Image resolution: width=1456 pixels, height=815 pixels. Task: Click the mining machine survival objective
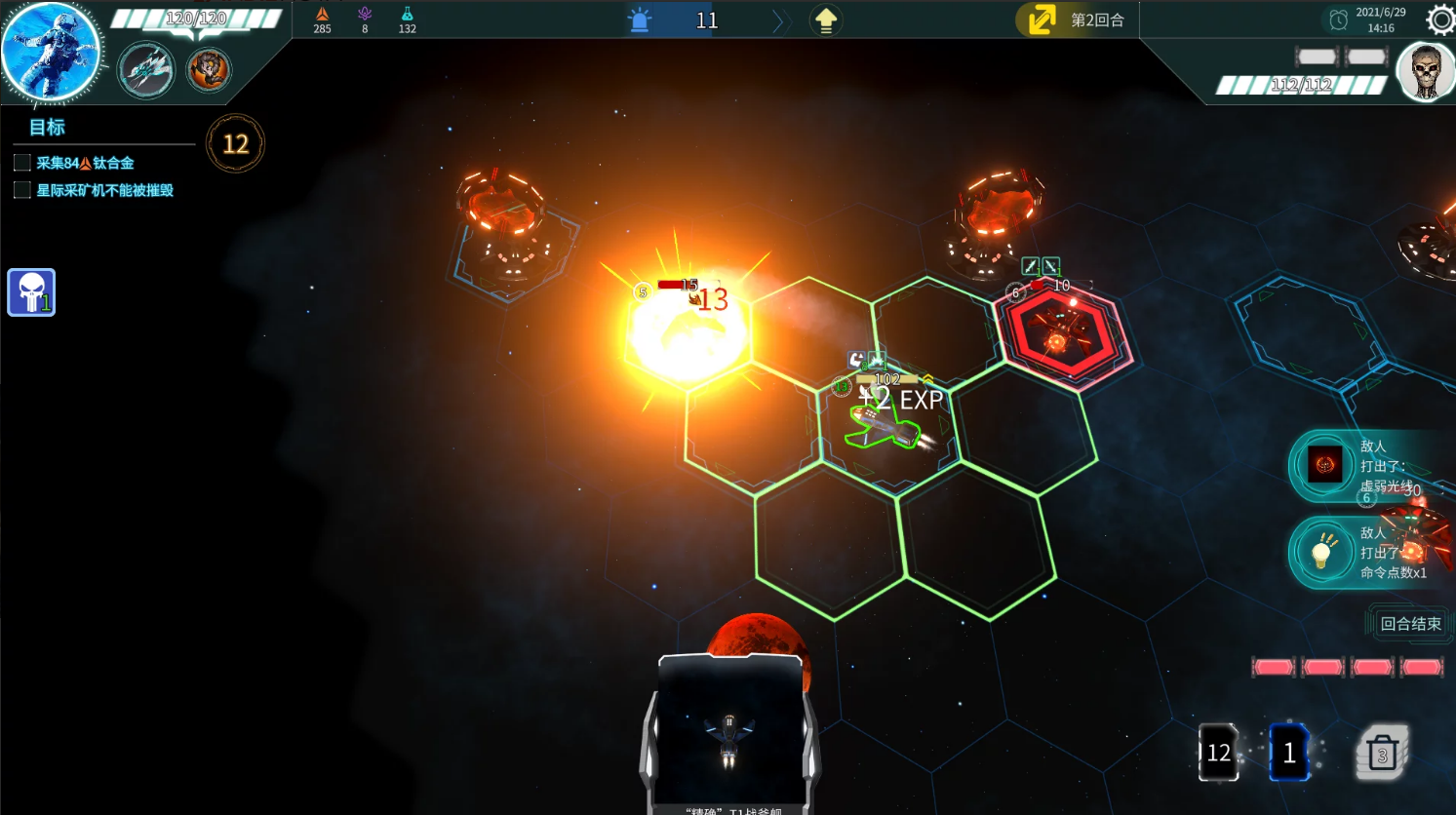pyautogui.click(x=104, y=190)
